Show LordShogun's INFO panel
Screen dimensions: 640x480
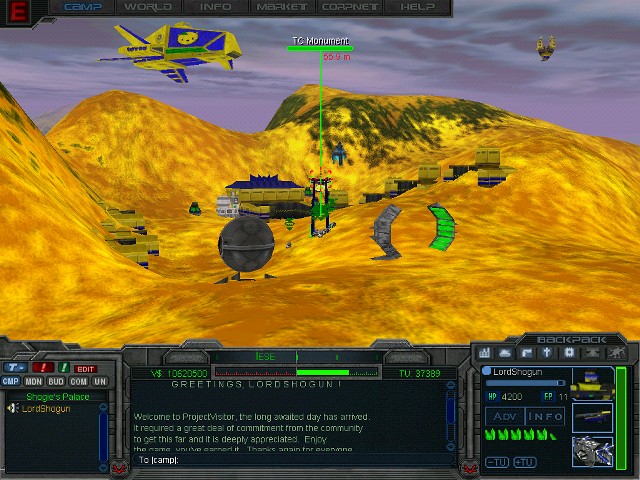tap(545, 416)
